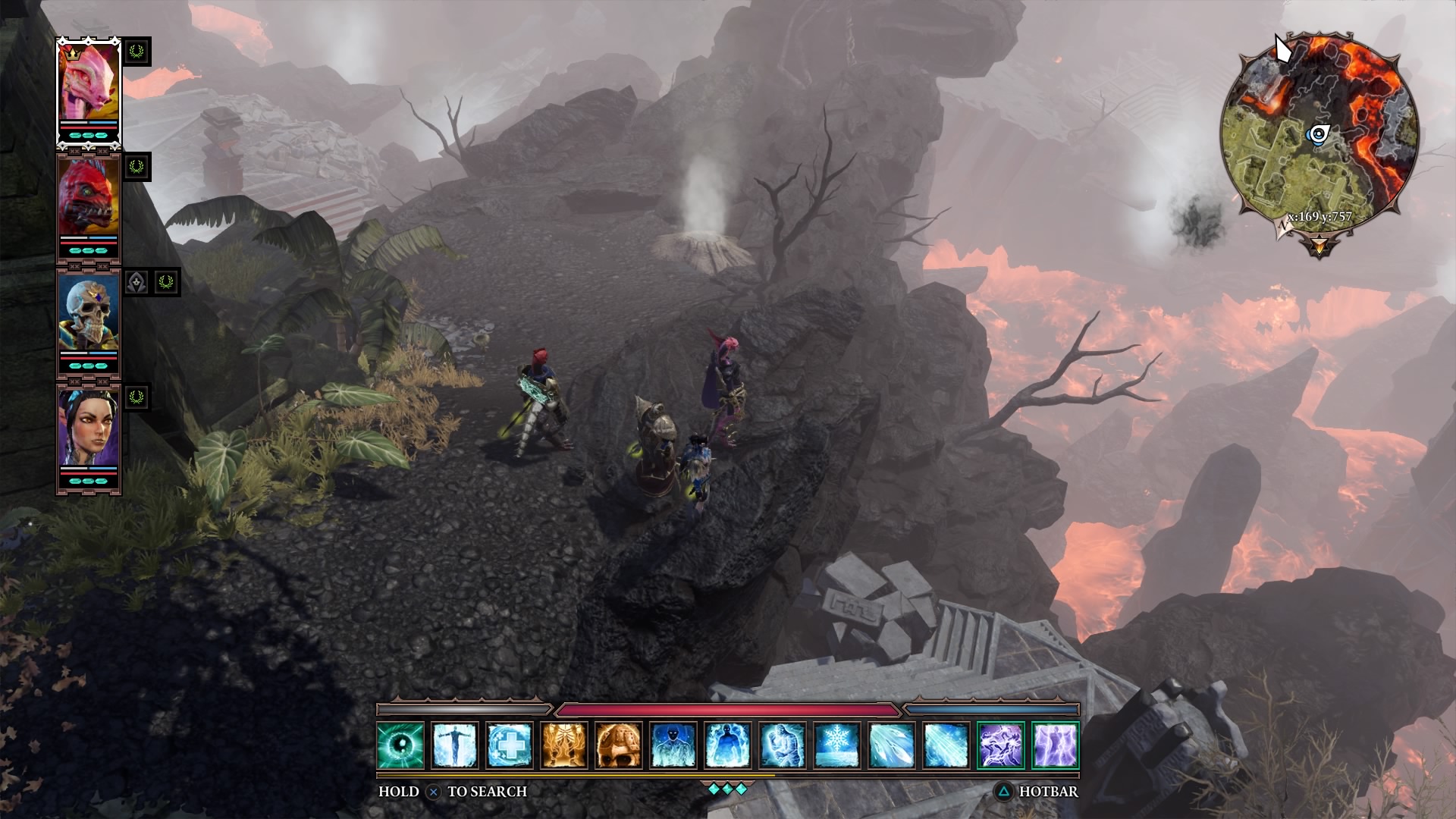Click the red health bar above the hotbar
This screenshot has height=819, width=1456.
[728, 711]
